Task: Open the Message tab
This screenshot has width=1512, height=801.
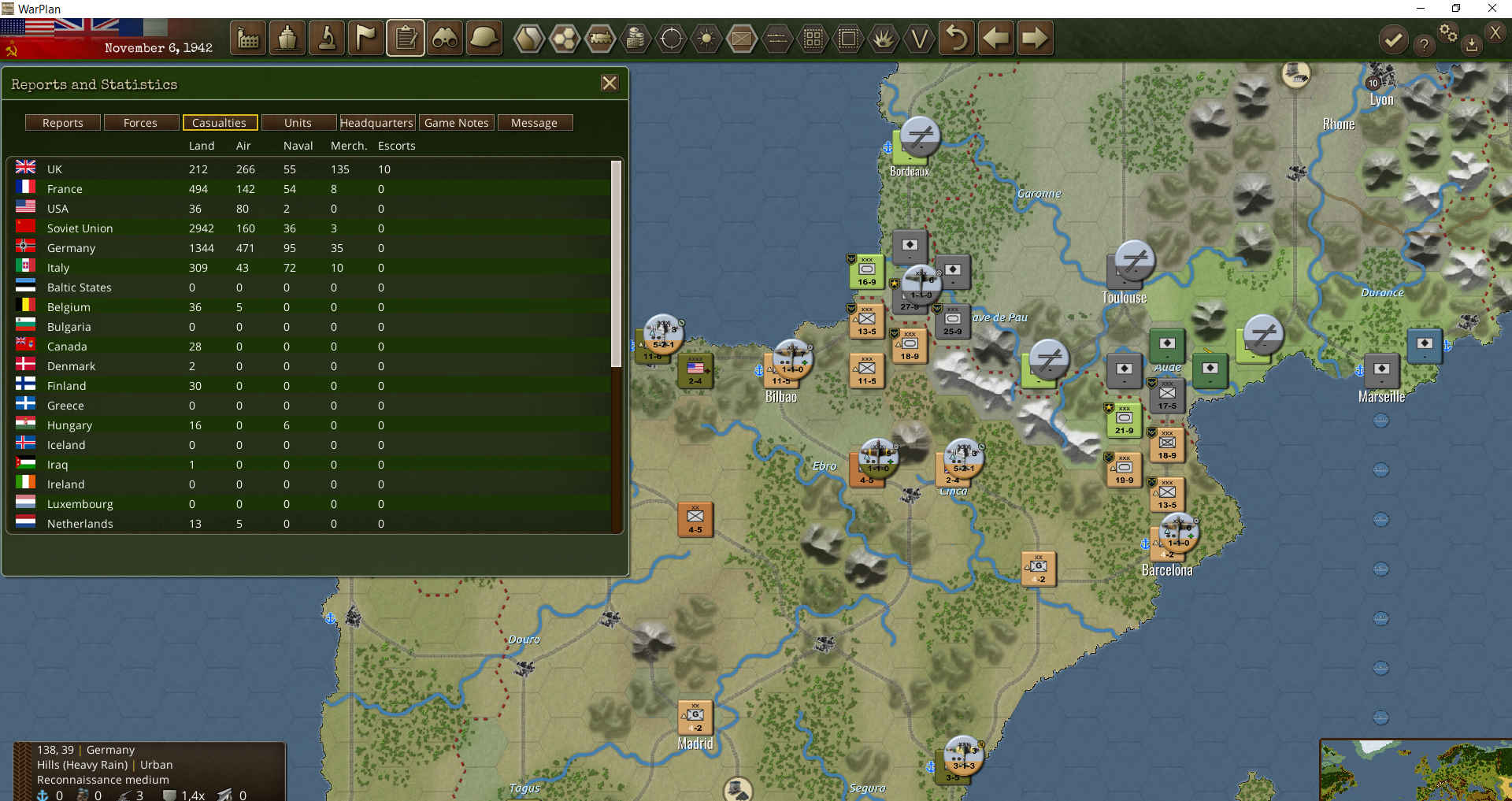Action: click(534, 123)
